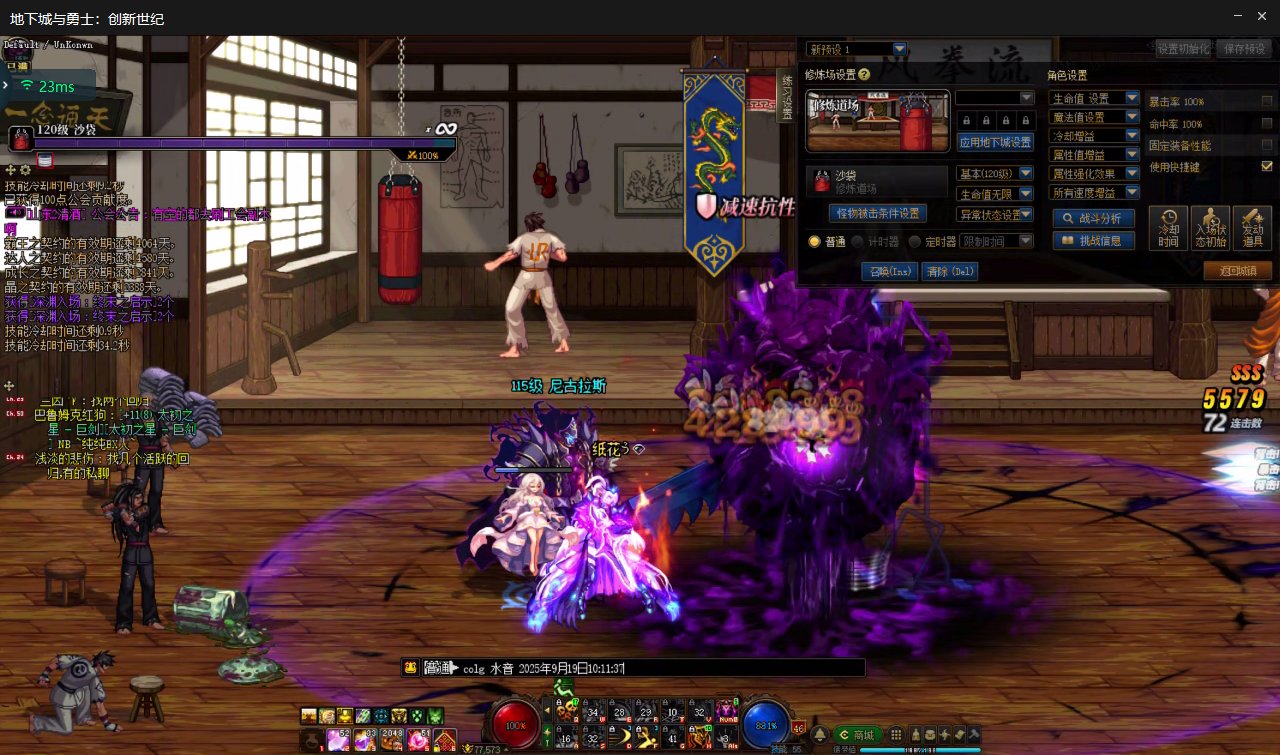Viewport: 1280px width, 755px height.
Task: Toggle the 命中率 100% checkbox
Action: 1267,124
